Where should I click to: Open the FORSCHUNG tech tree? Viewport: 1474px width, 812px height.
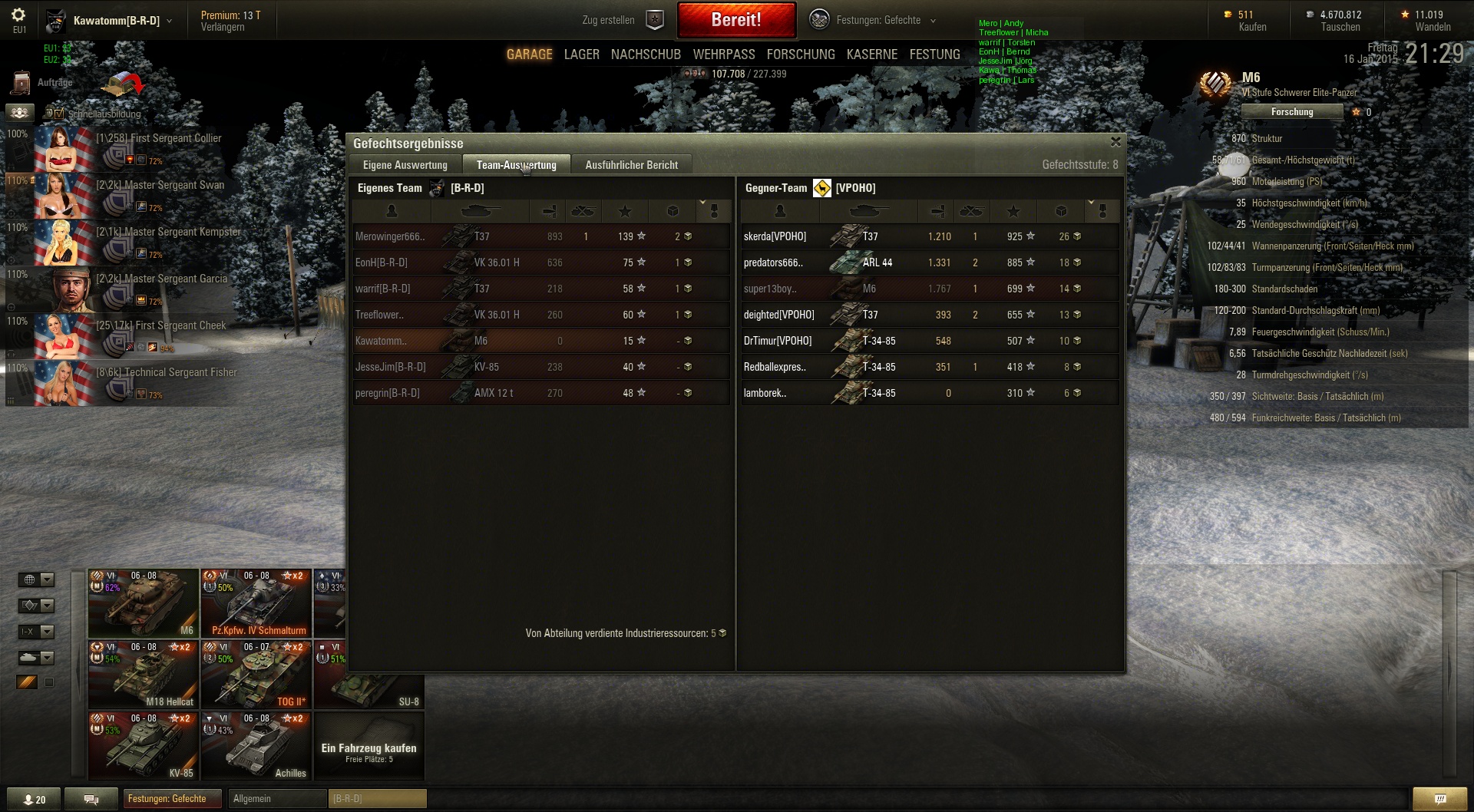tap(801, 54)
